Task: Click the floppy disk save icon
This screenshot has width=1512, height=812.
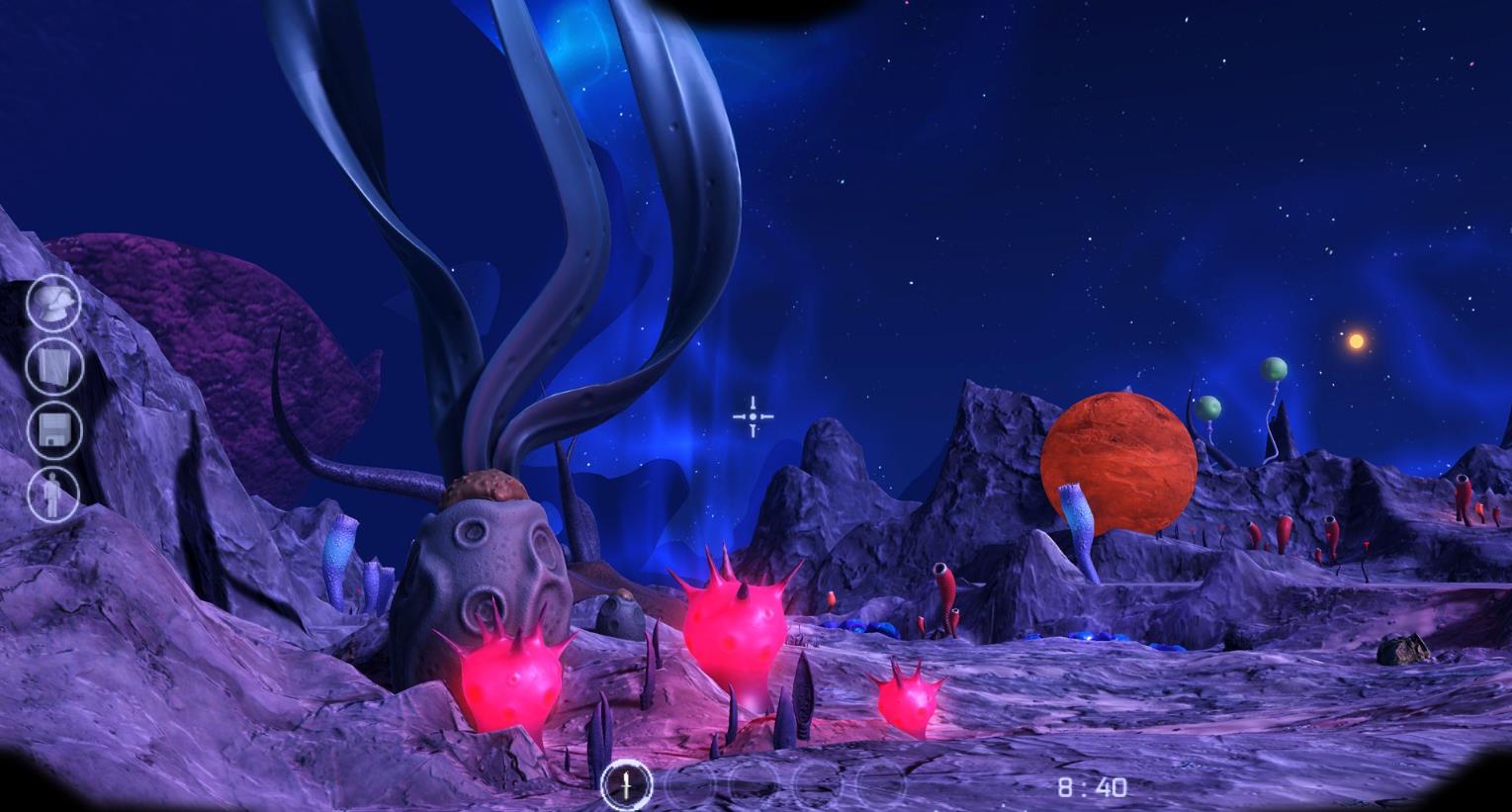Action: coord(52,428)
